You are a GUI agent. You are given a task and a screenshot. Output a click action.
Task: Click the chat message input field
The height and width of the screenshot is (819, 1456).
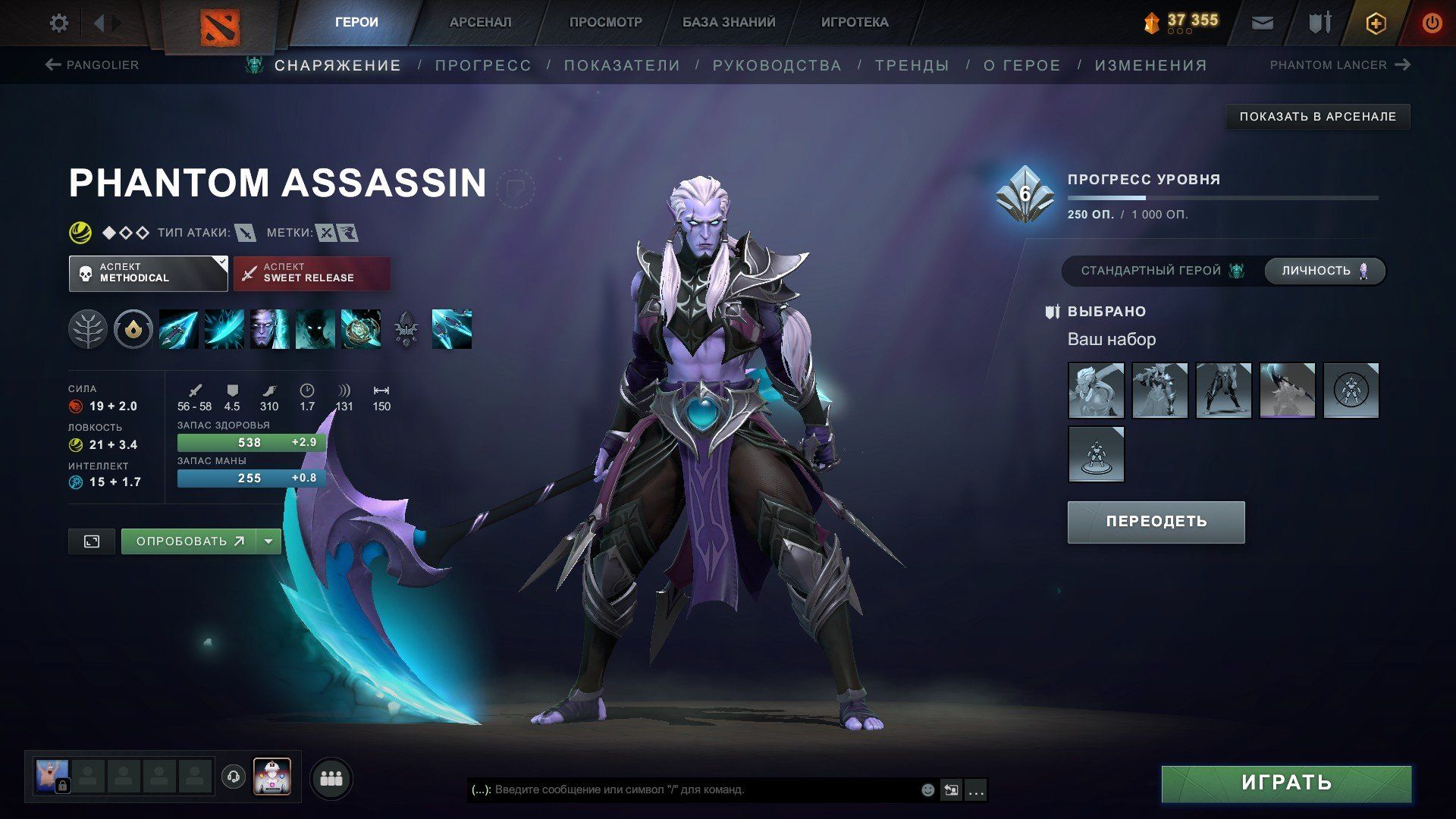698,790
